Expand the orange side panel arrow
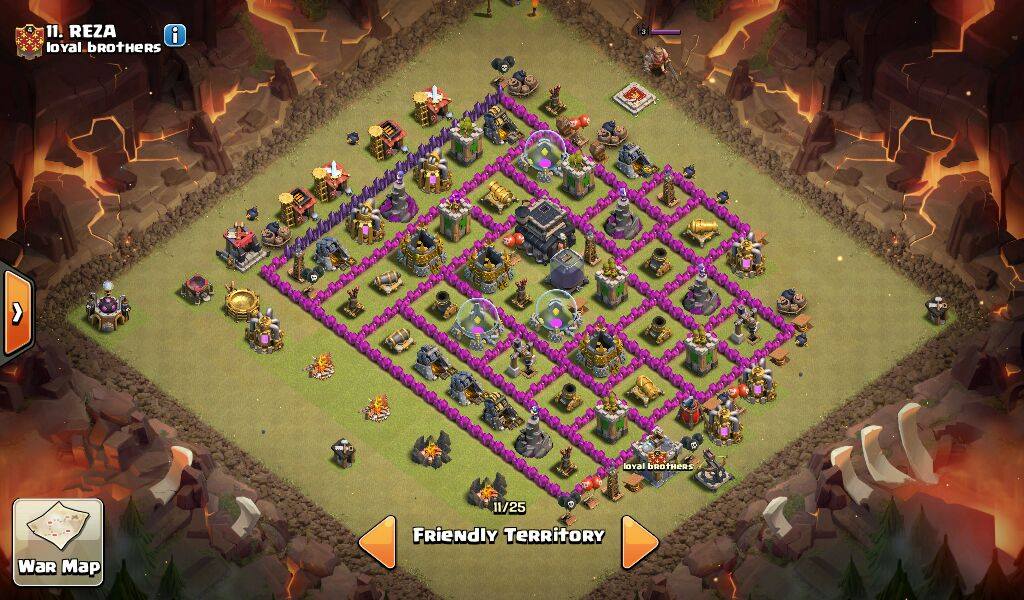1024x600 pixels. coord(17,313)
